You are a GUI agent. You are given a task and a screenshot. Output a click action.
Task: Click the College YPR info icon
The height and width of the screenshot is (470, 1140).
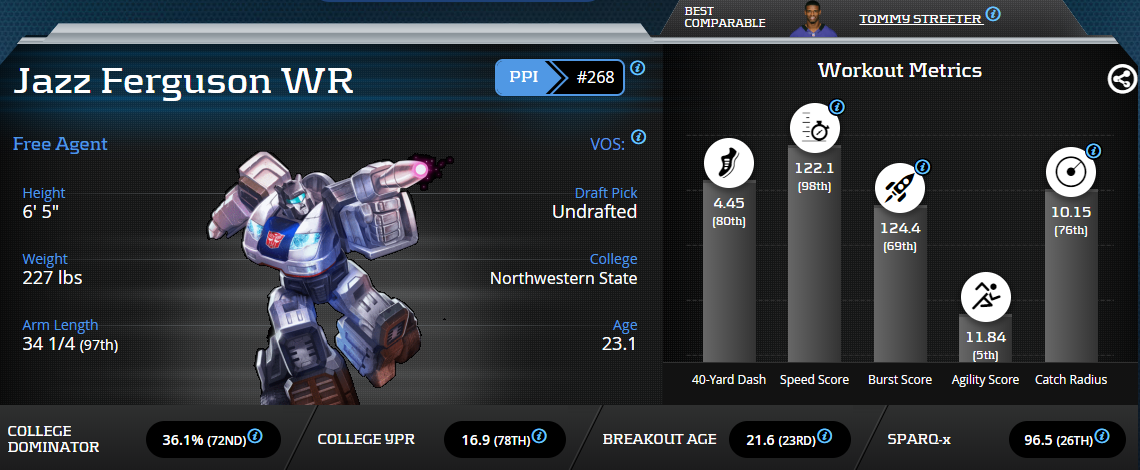coord(539,437)
